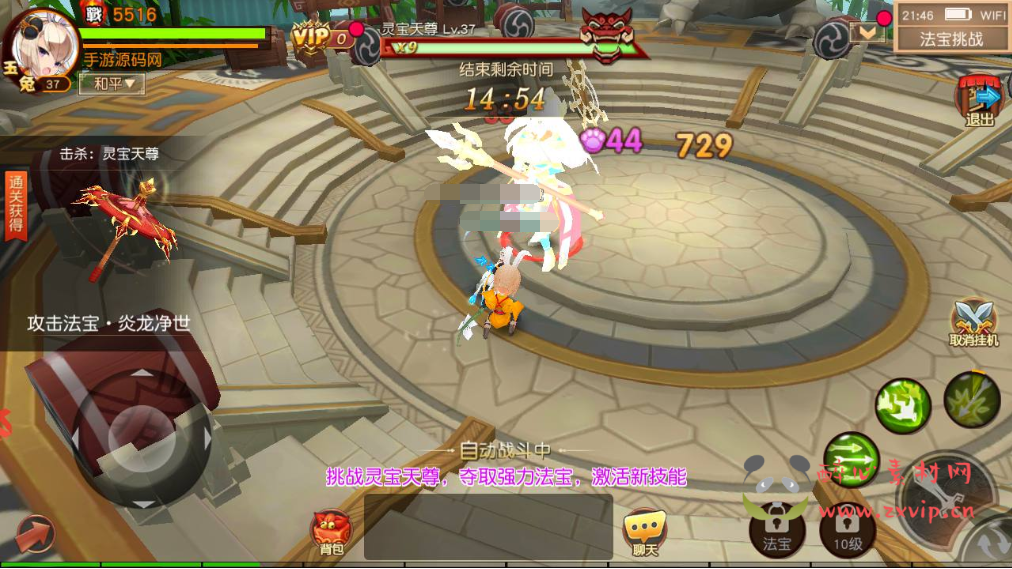Select the 灵宝天尊 boss portrait
Screen dimensions: 1012x569
(608, 36)
